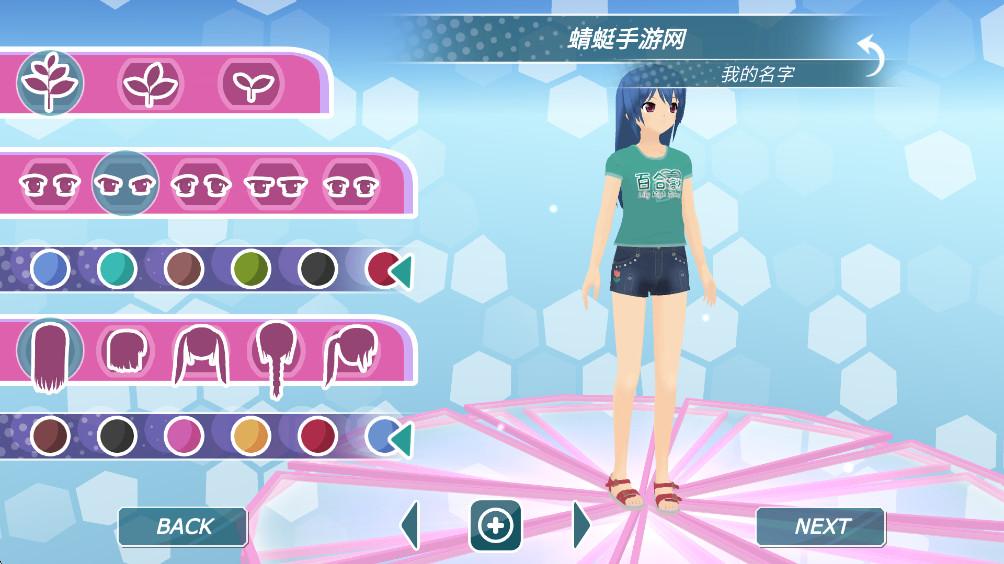Select the long straight hair style
1004x564 pixels.
(x=49, y=354)
